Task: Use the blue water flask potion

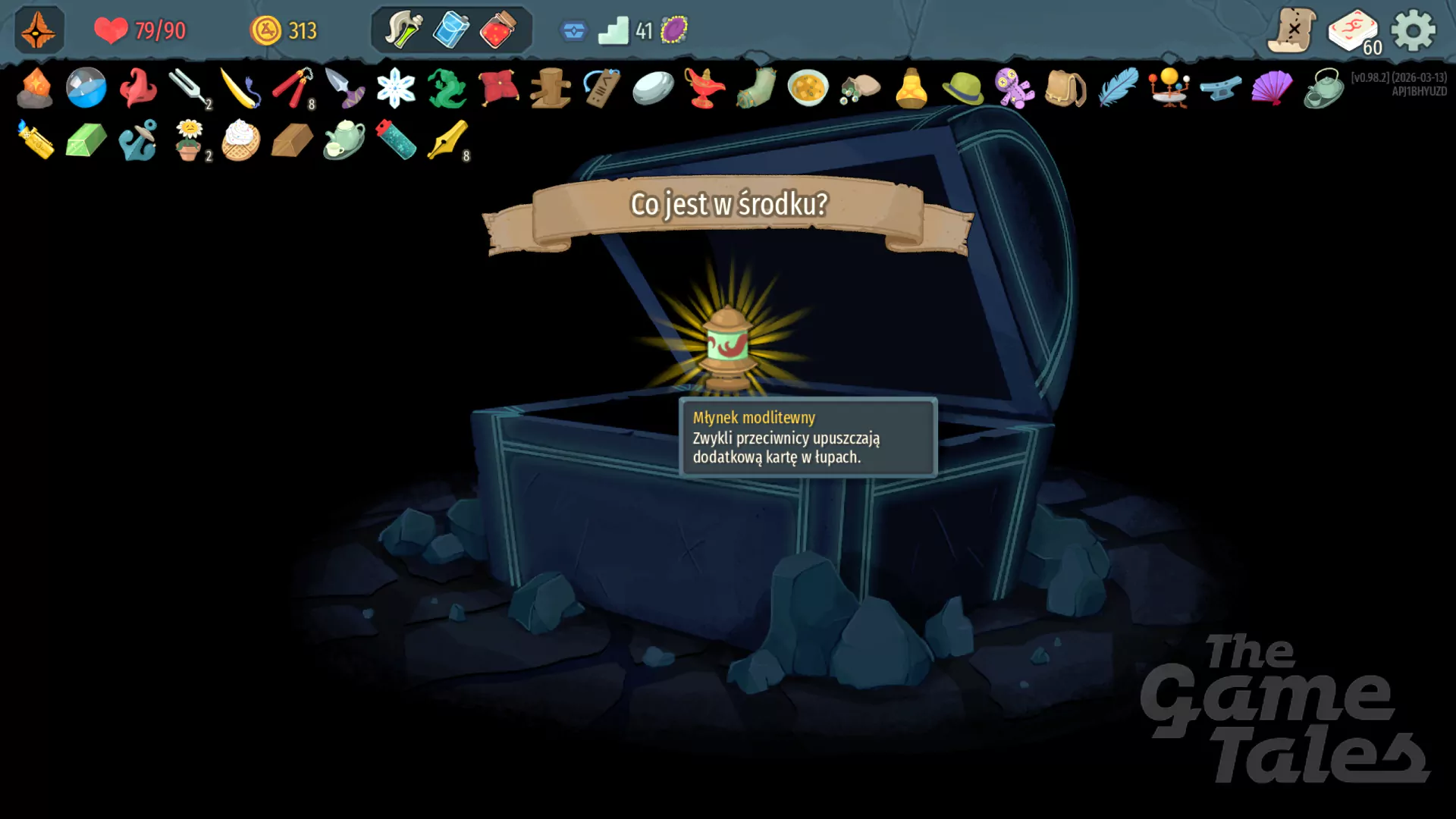Action: pos(450,30)
